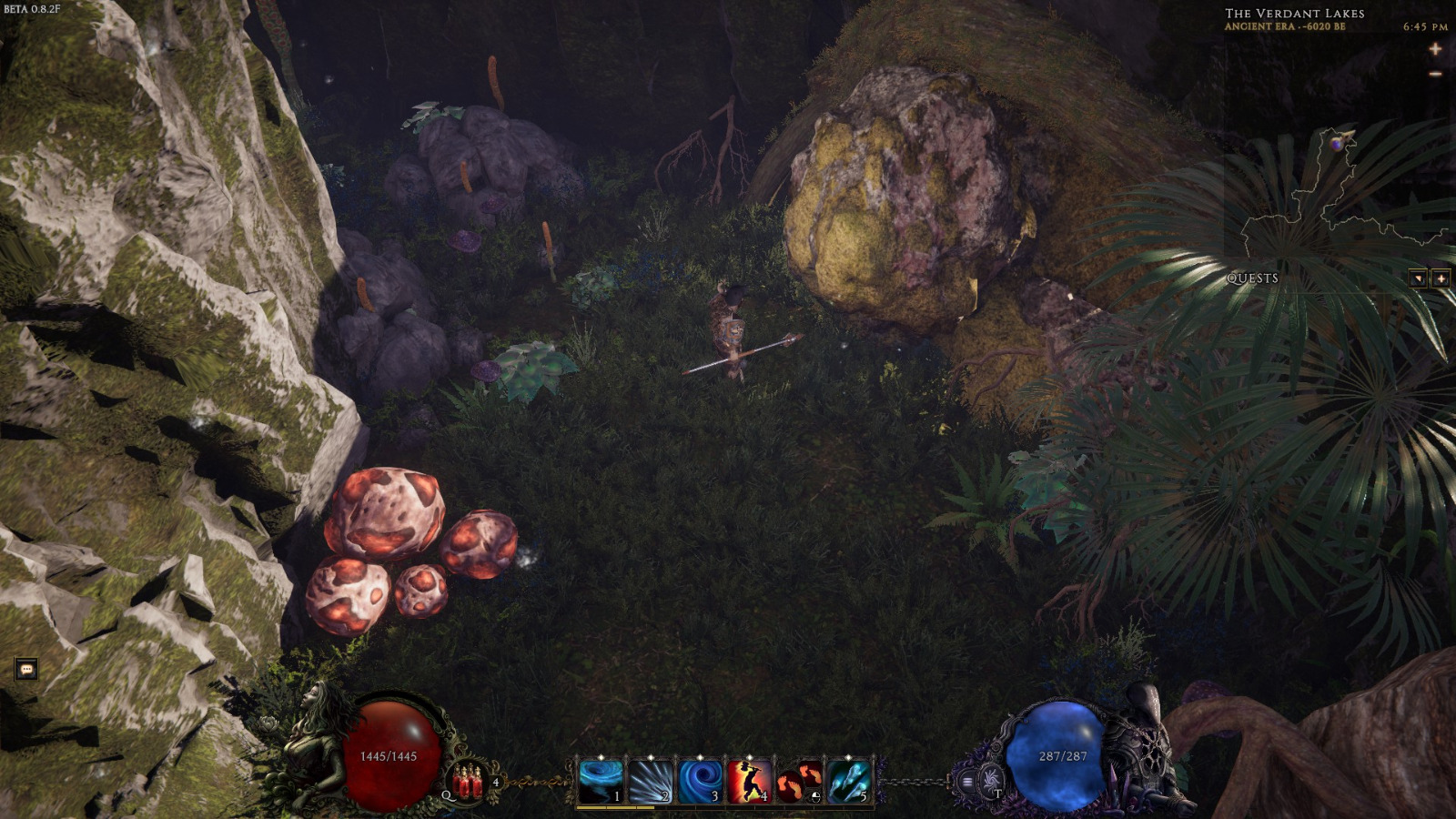Expand quest details using the plus icon
This screenshot has width=1456, height=819.
click(x=1440, y=278)
